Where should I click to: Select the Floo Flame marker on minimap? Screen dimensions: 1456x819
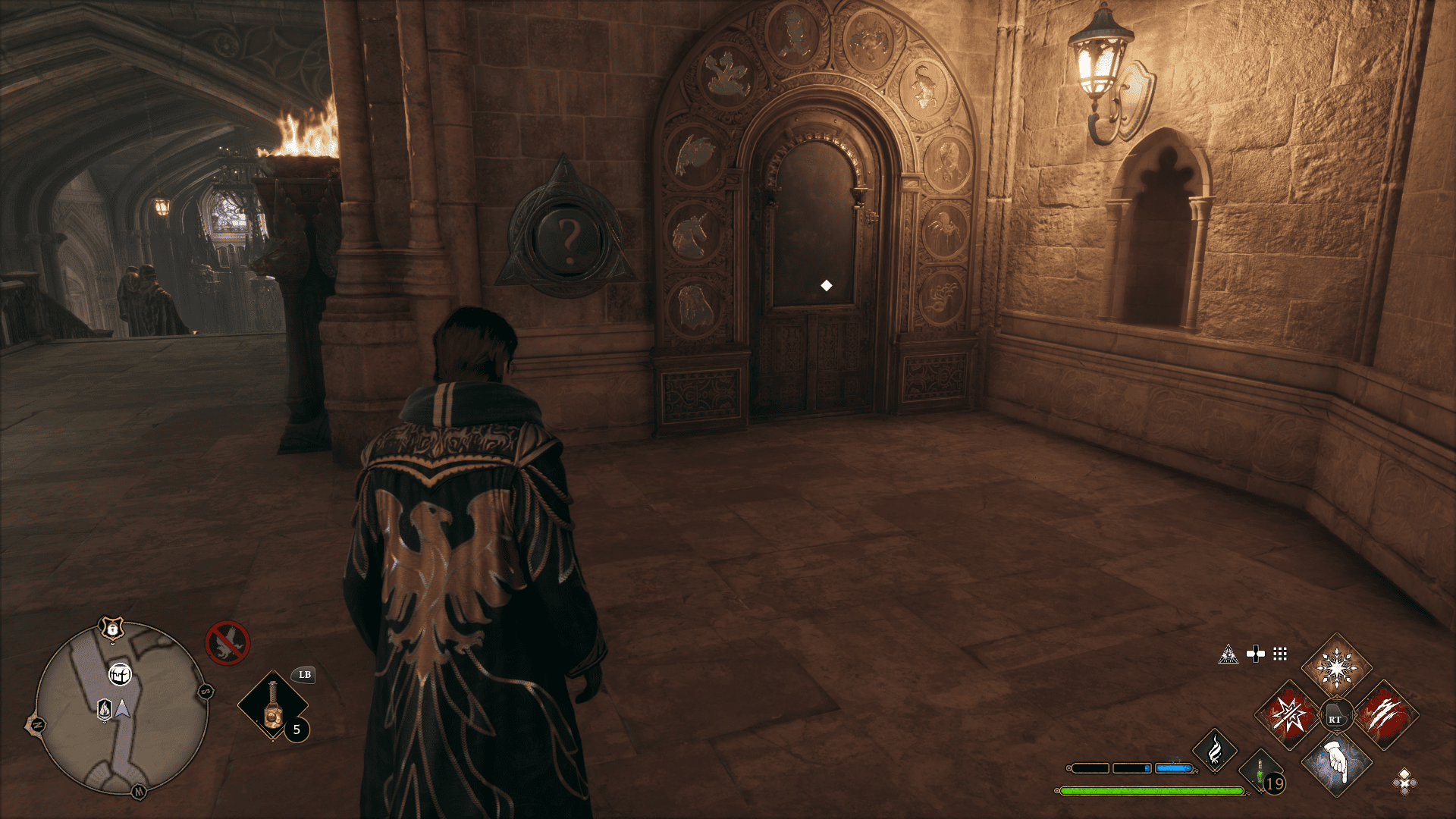[105, 709]
